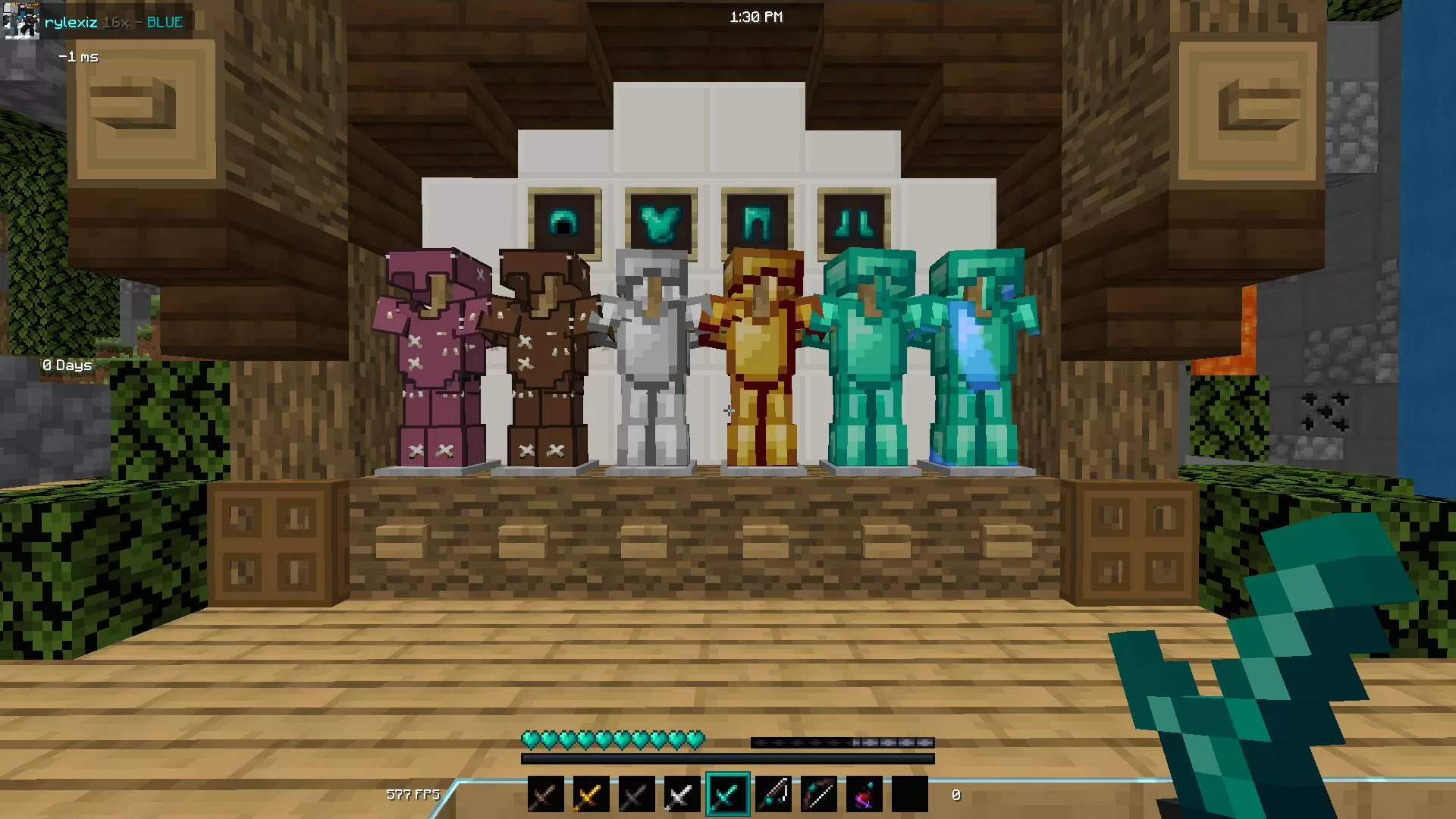Select the wooden sword in the hotbar
The width and height of the screenshot is (1456, 819).
[x=547, y=793]
